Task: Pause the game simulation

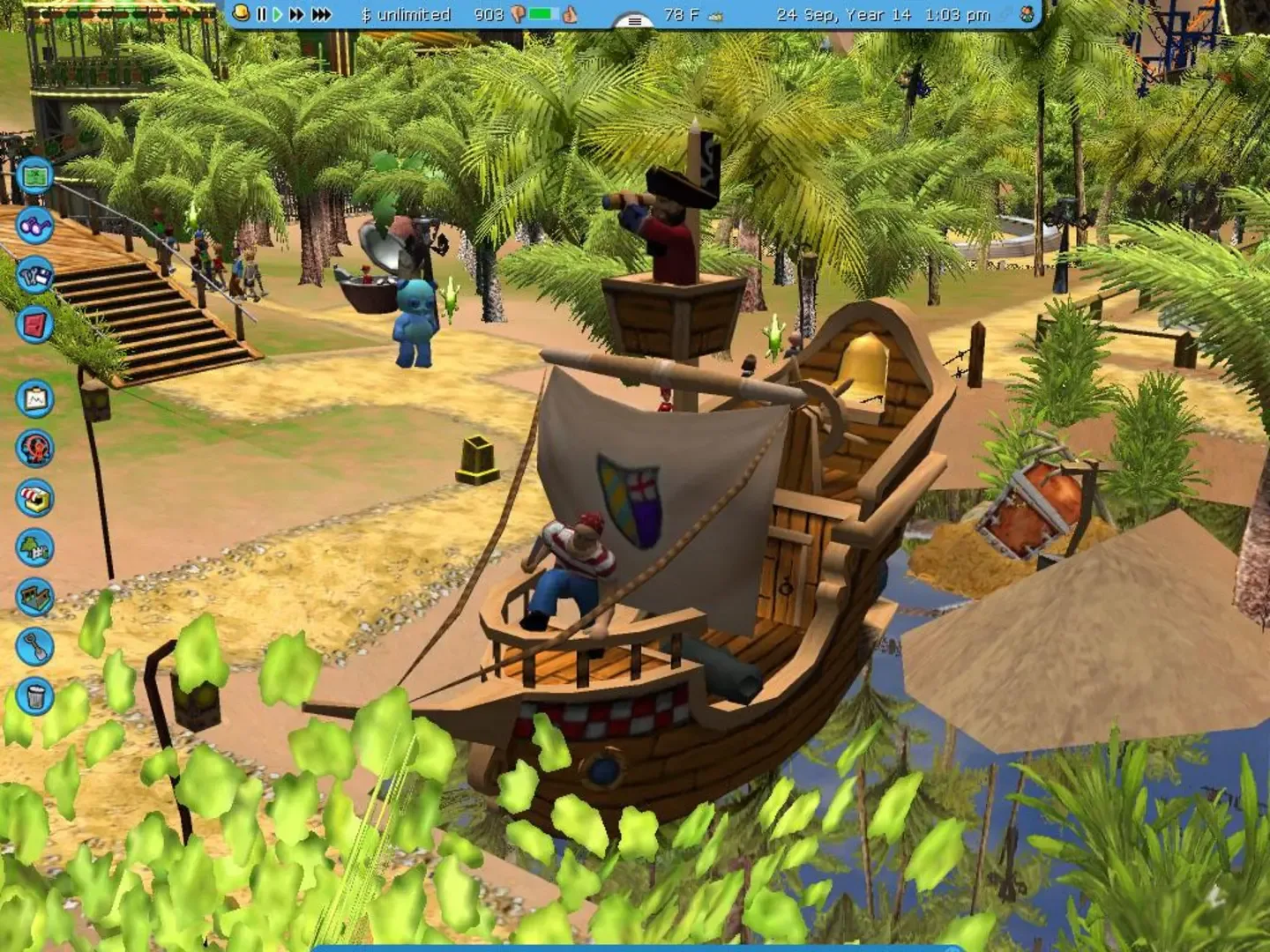Action: pos(260,14)
